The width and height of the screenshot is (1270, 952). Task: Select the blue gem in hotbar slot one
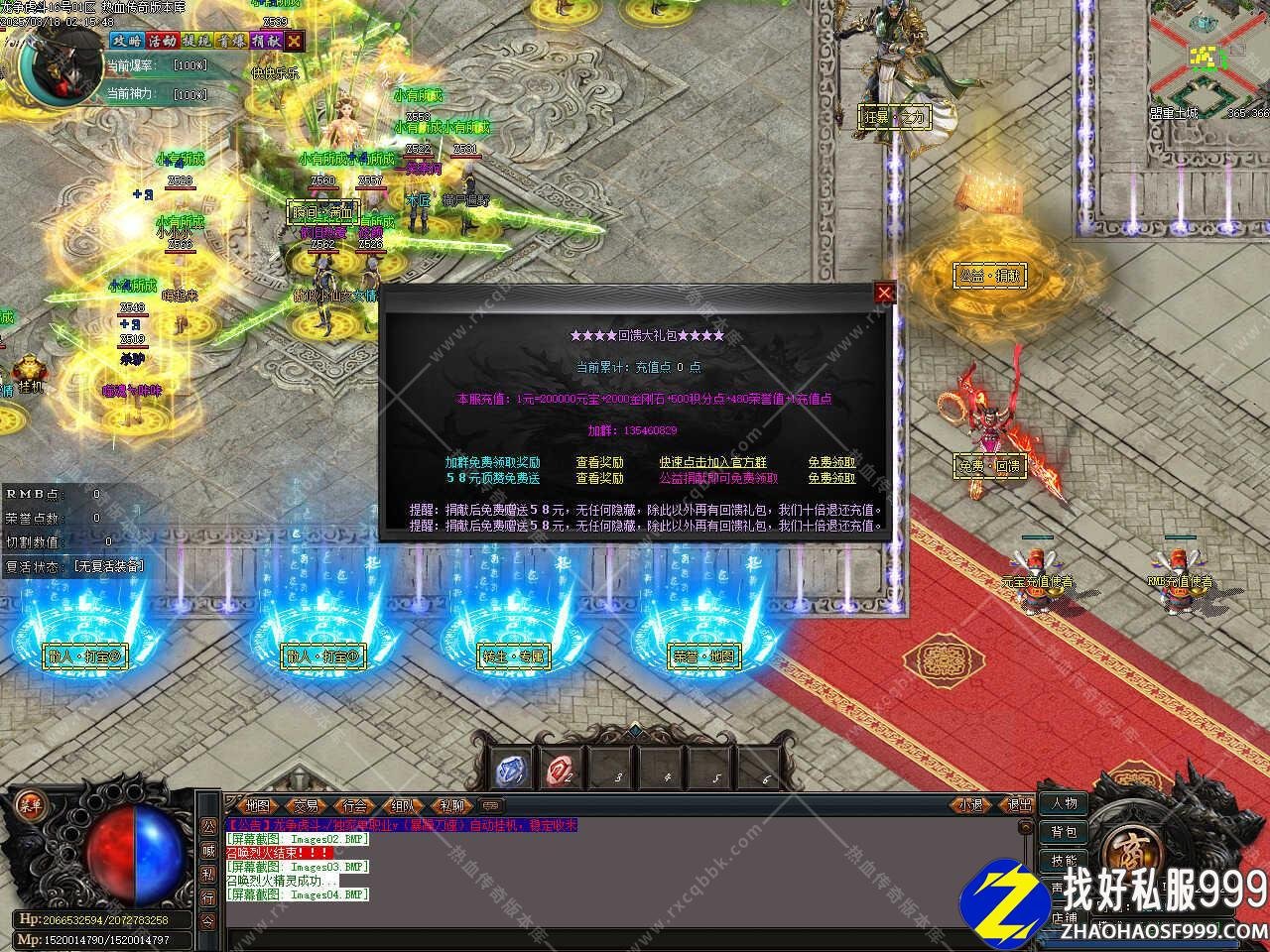point(512,771)
